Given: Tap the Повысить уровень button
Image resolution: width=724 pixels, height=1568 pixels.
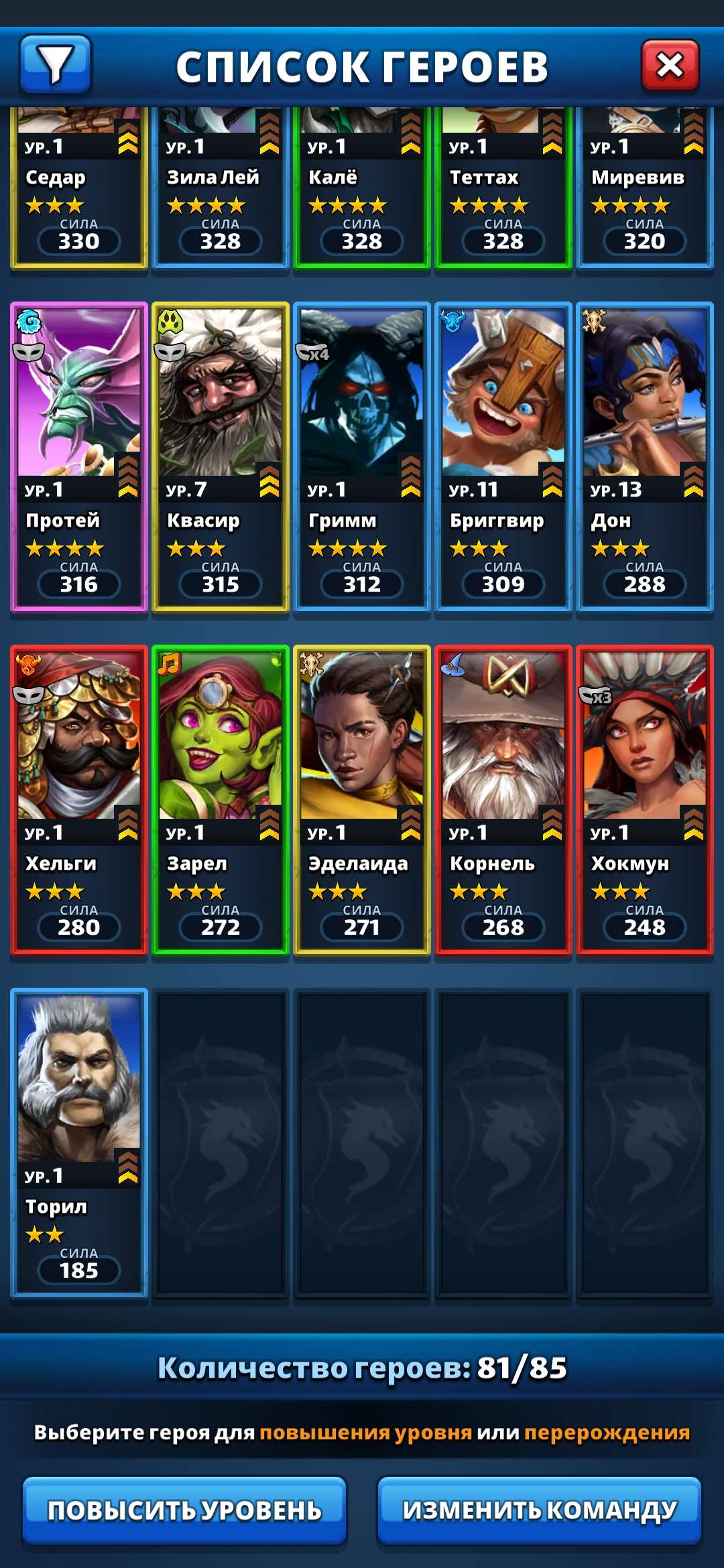Looking at the screenshot, I should pos(184,1510).
